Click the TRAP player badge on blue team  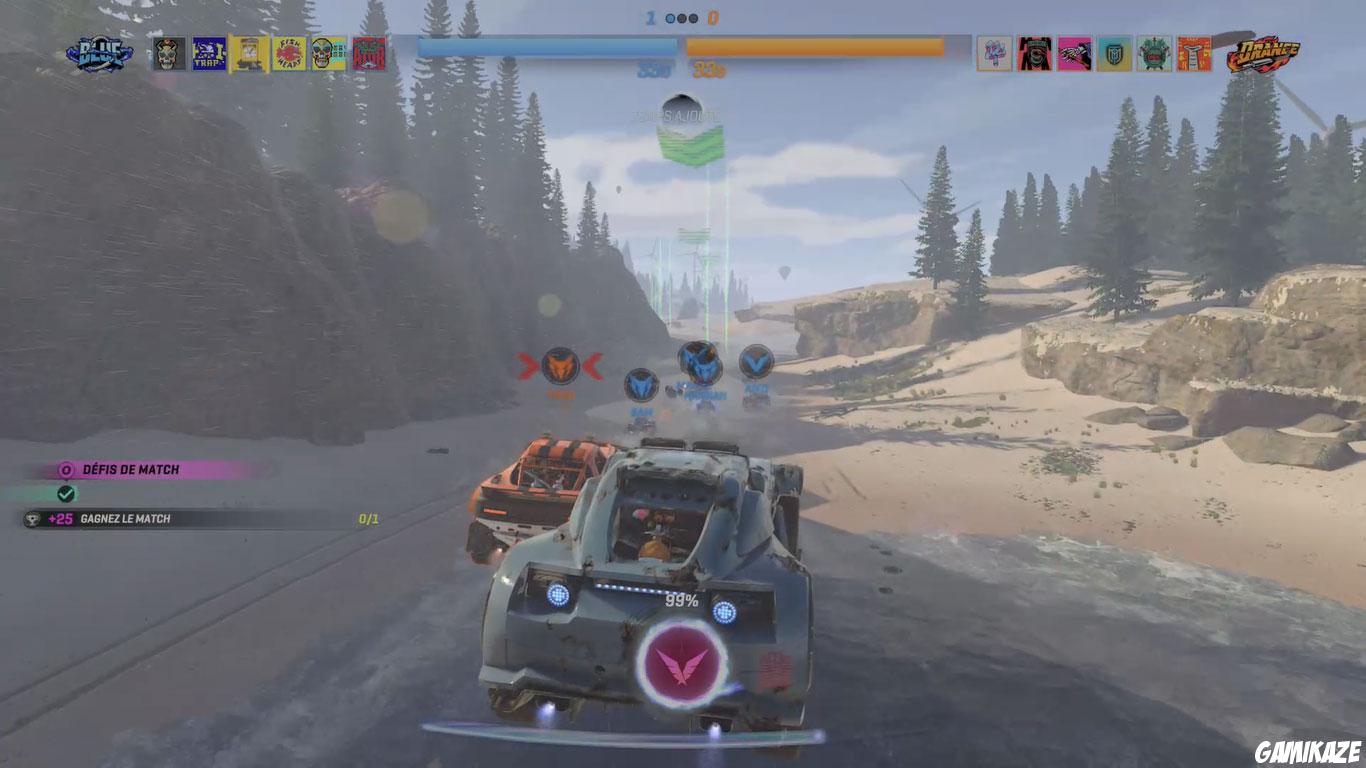208,52
